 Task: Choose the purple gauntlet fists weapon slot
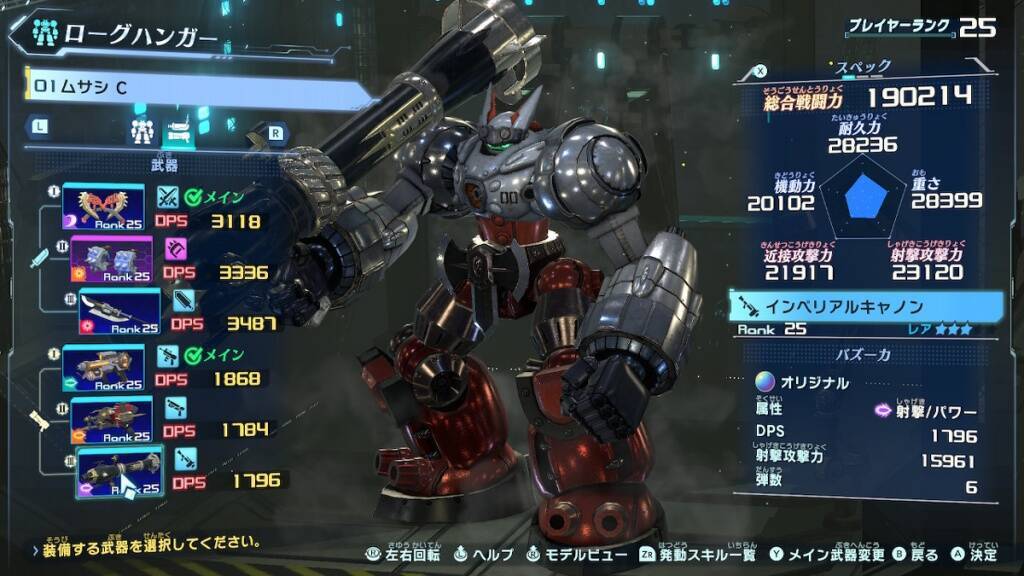pyautogui.click(x=111, y=258)
